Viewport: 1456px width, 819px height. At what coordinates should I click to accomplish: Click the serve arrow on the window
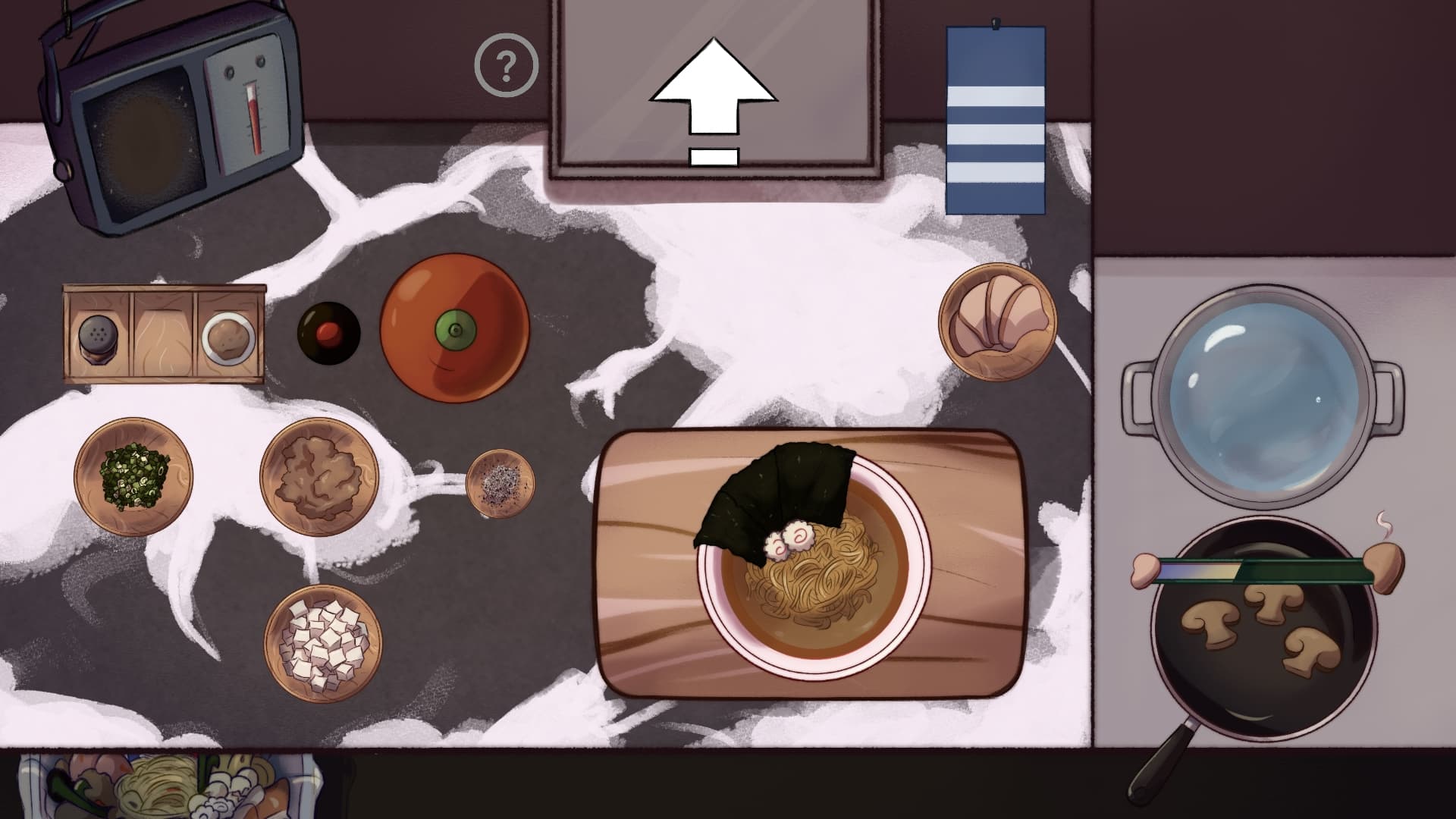tap(714, 97)
